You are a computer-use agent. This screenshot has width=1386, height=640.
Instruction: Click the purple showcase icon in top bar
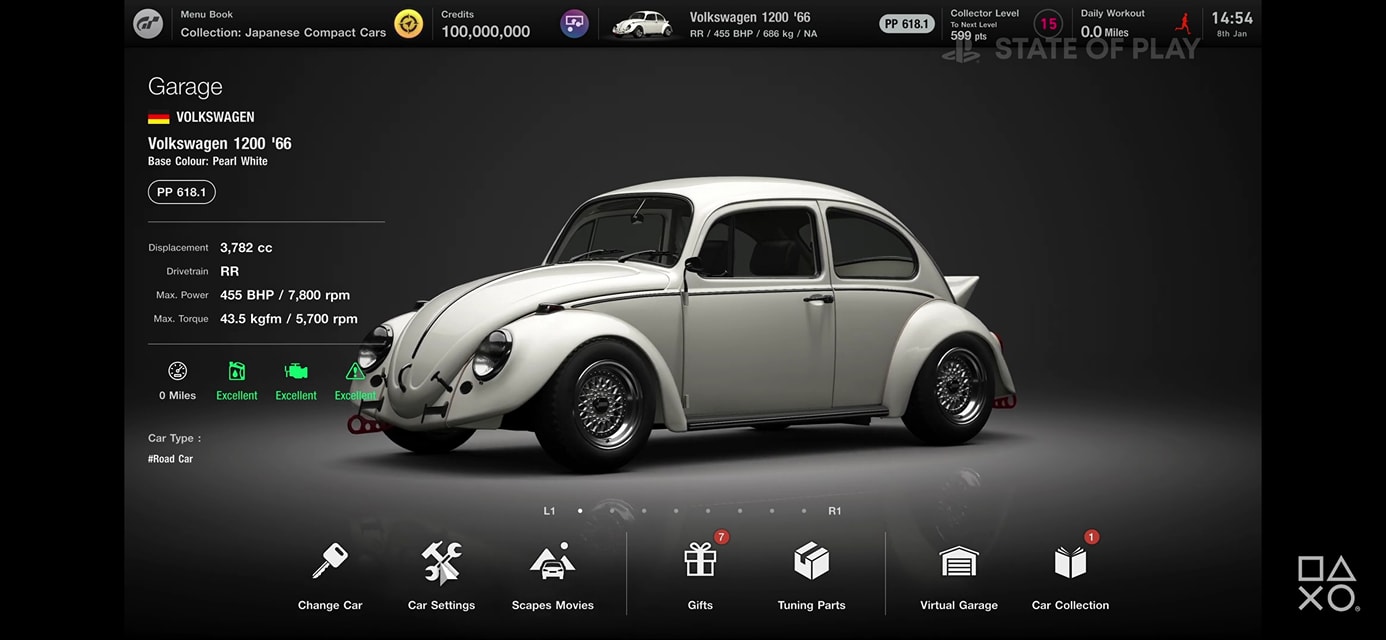click(574, 23)
